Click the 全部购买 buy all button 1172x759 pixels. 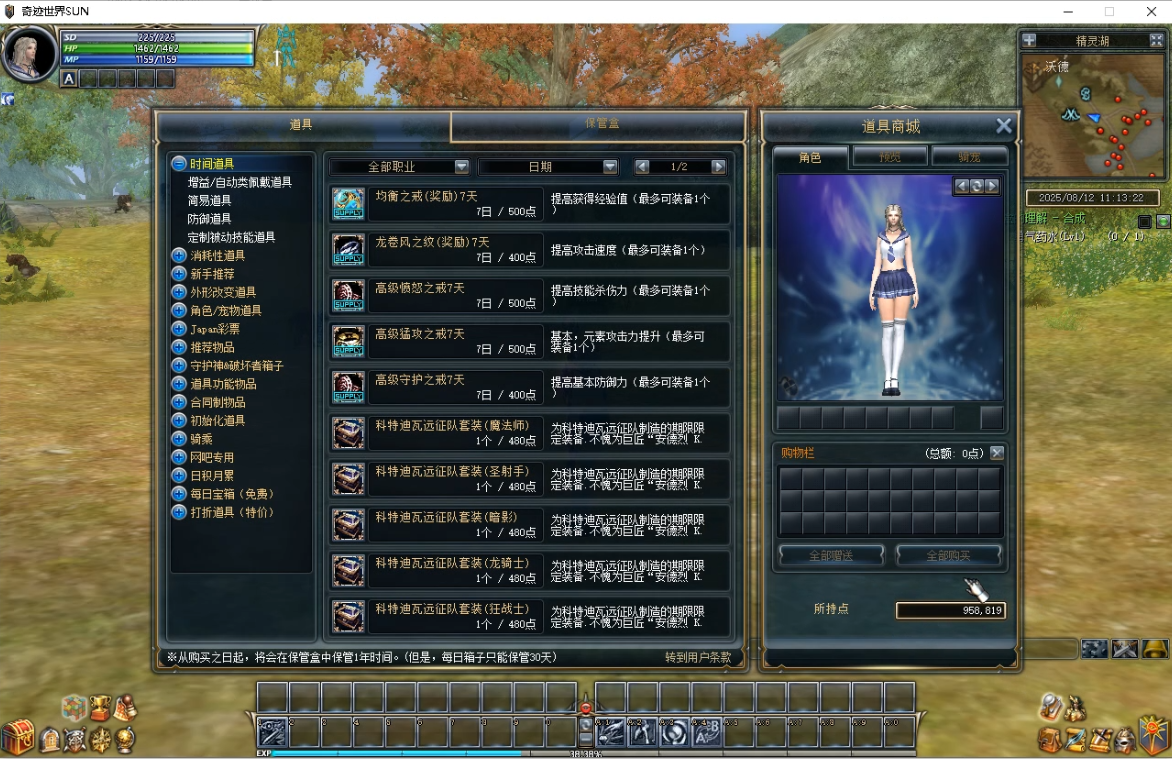tap(948, 555)
